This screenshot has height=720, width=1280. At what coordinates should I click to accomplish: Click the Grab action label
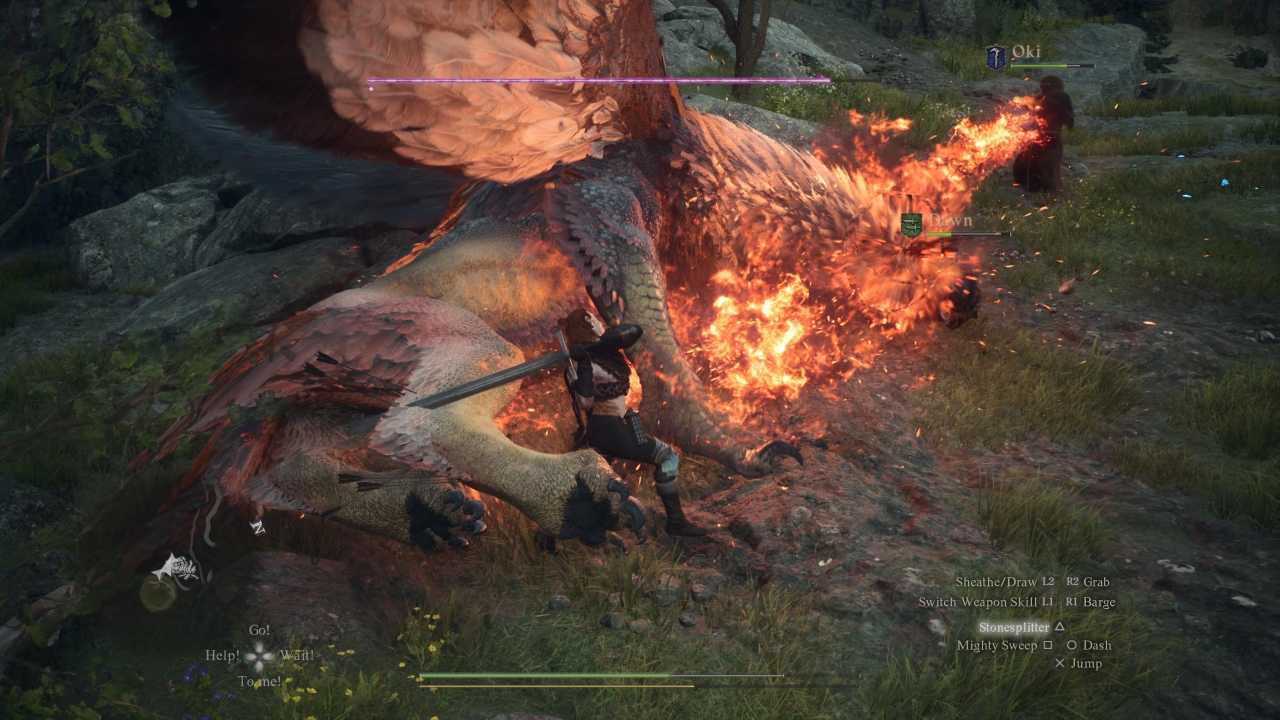(x=1097, y=582)
